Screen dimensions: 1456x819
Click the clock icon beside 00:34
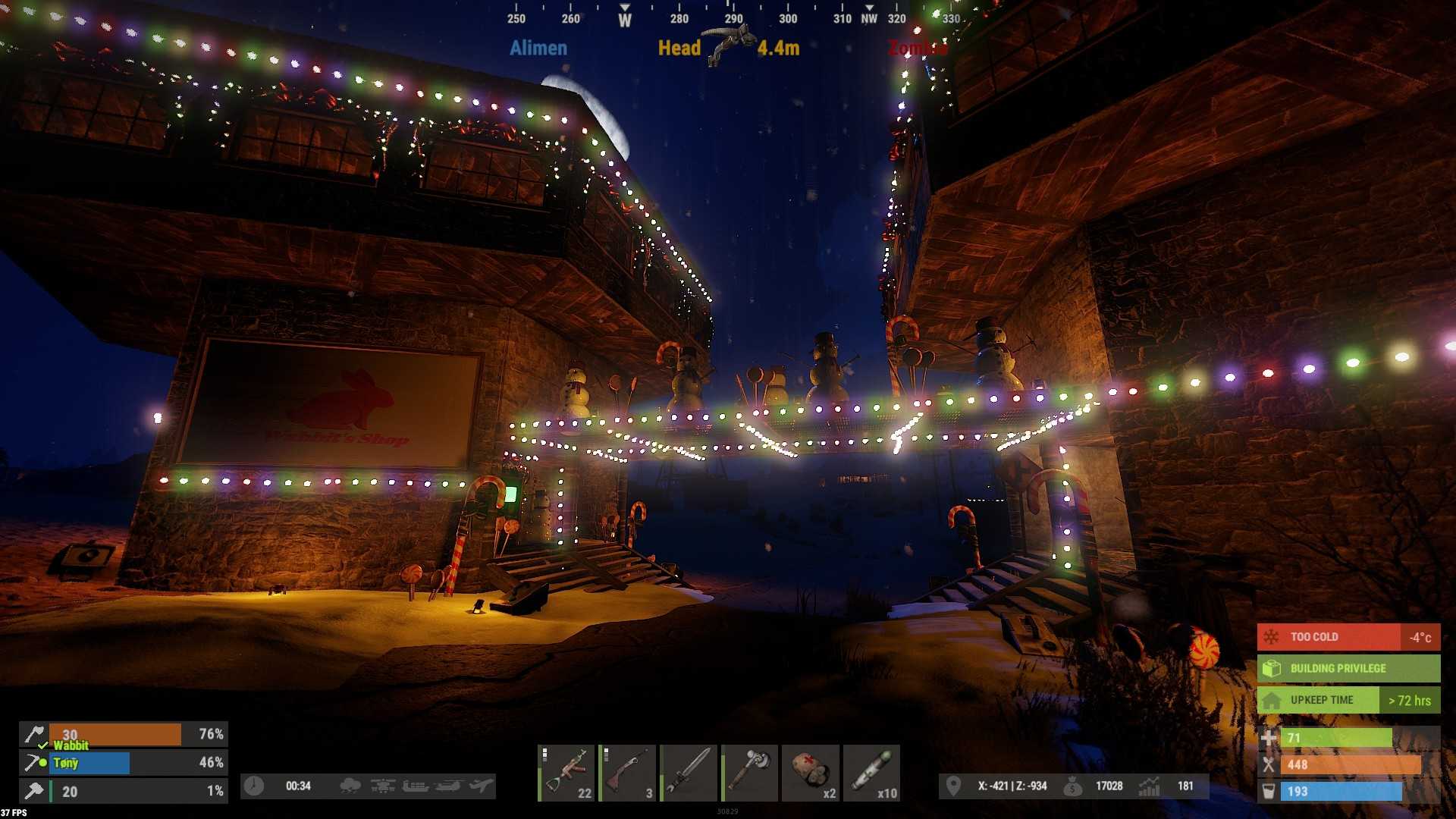(x=254, y=786)
